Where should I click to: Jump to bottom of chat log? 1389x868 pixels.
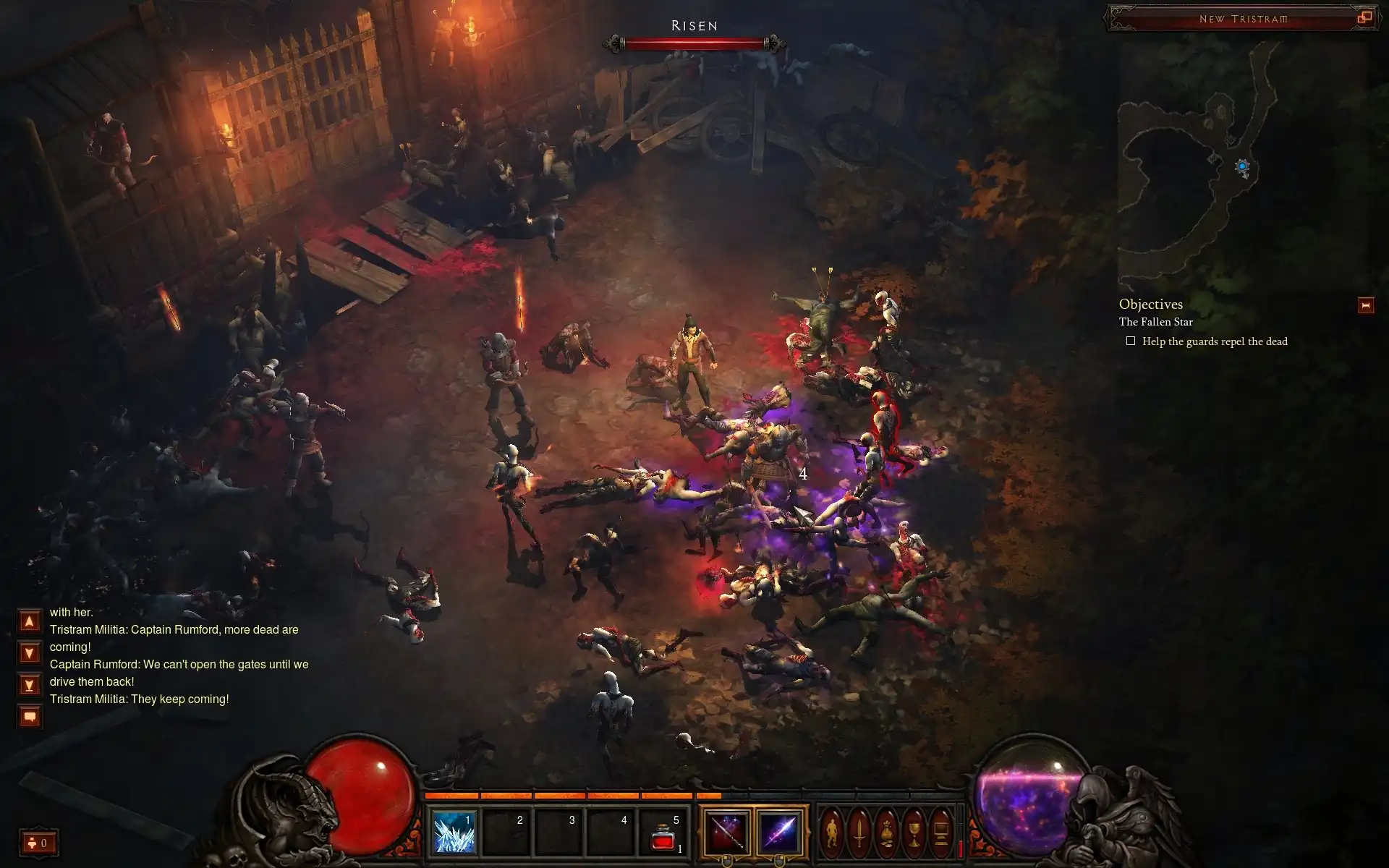click(30, 684)
